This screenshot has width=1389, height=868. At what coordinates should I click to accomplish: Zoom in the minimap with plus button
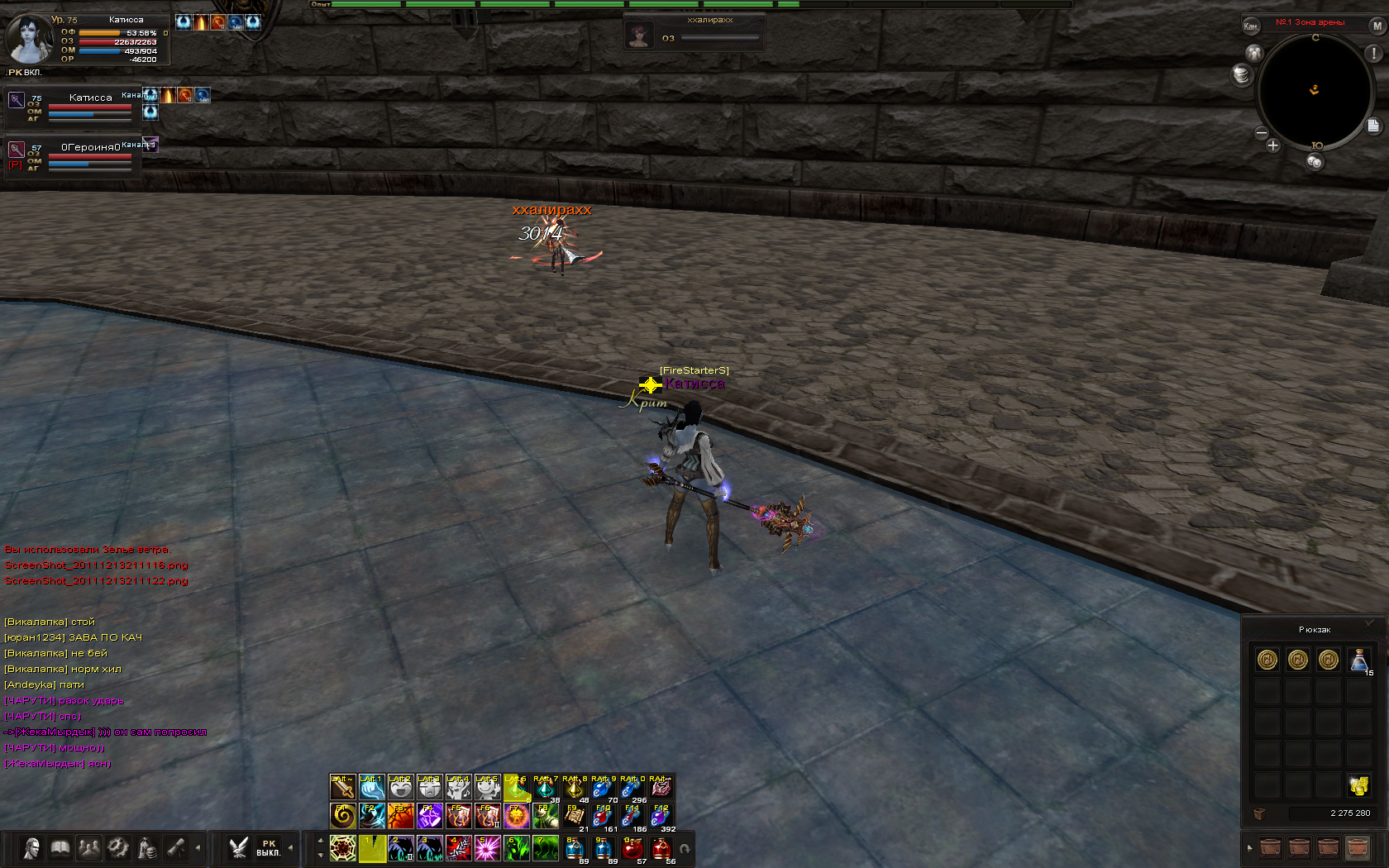[x=1272, y=146]
